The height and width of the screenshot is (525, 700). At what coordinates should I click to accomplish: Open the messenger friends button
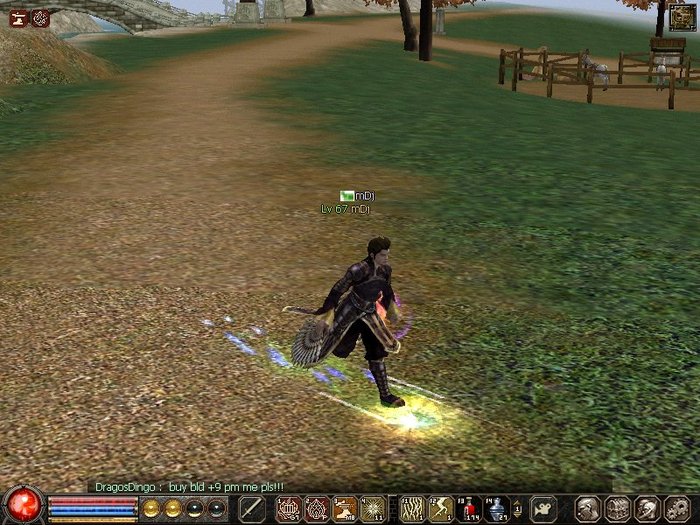coord(646,509)
